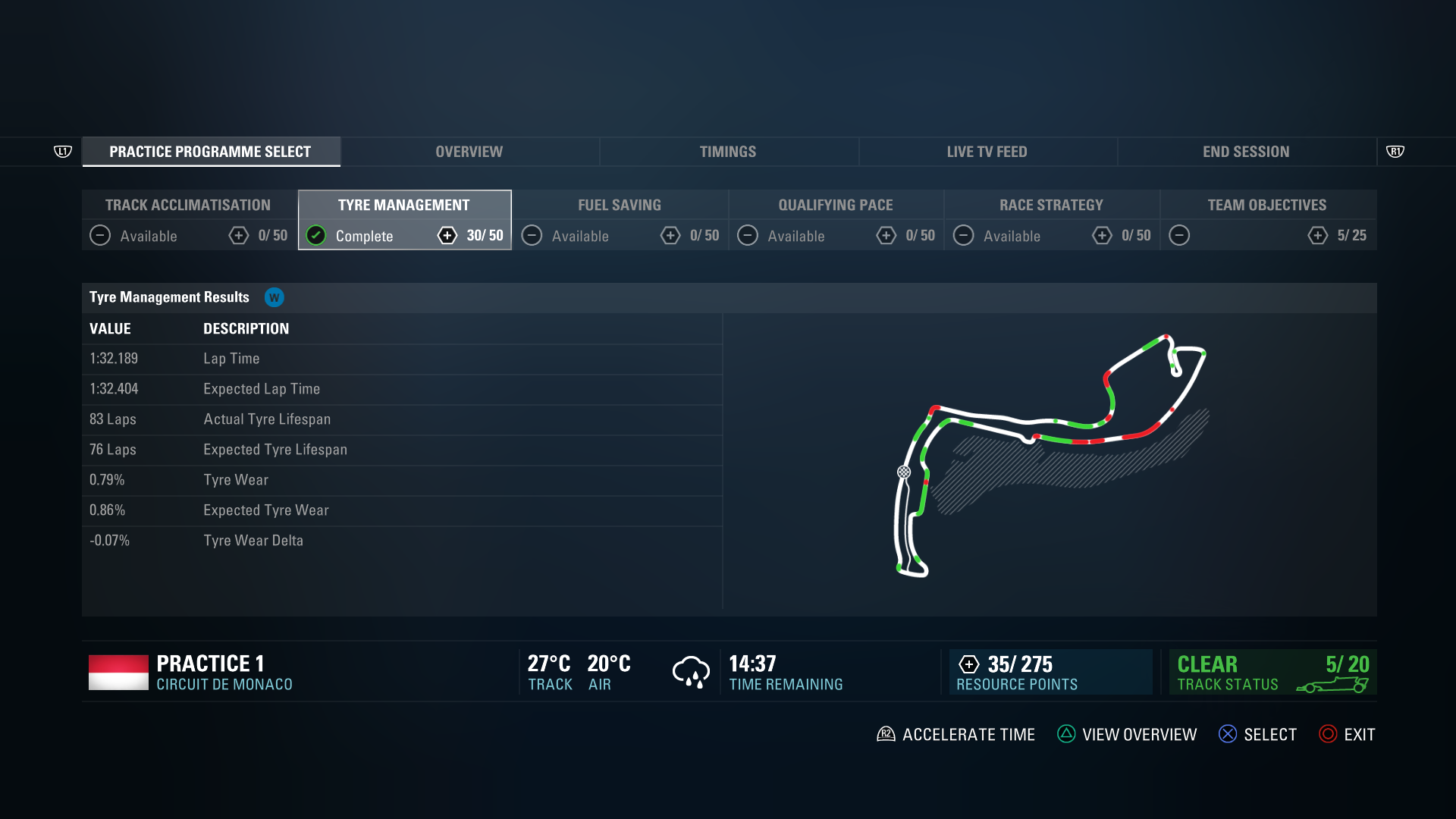This screenshot has height=819, width=1456.
Task: Click the cross Select button
Action: tap(1228, 733)
